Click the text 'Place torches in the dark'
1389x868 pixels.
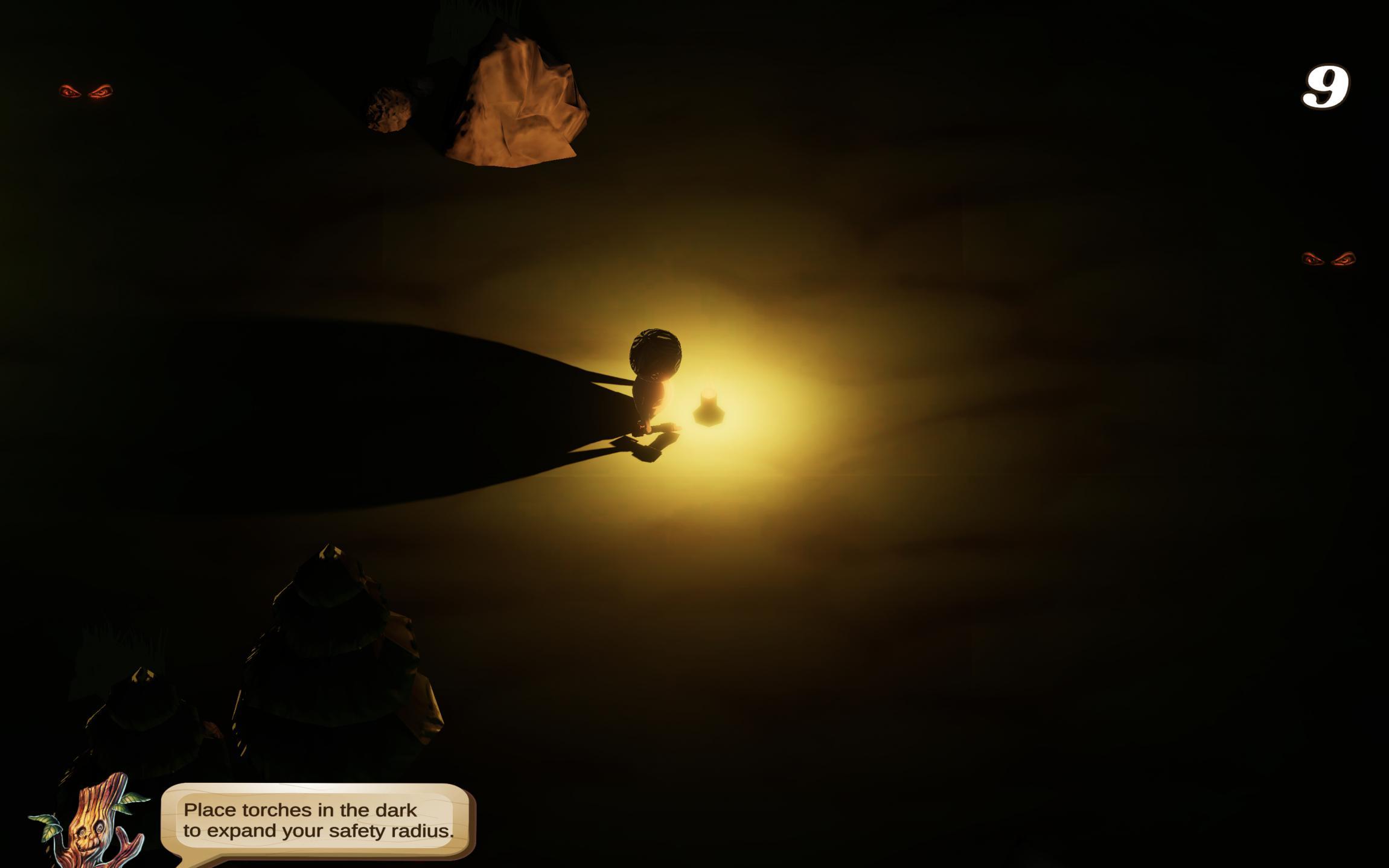tap(300, 811)
